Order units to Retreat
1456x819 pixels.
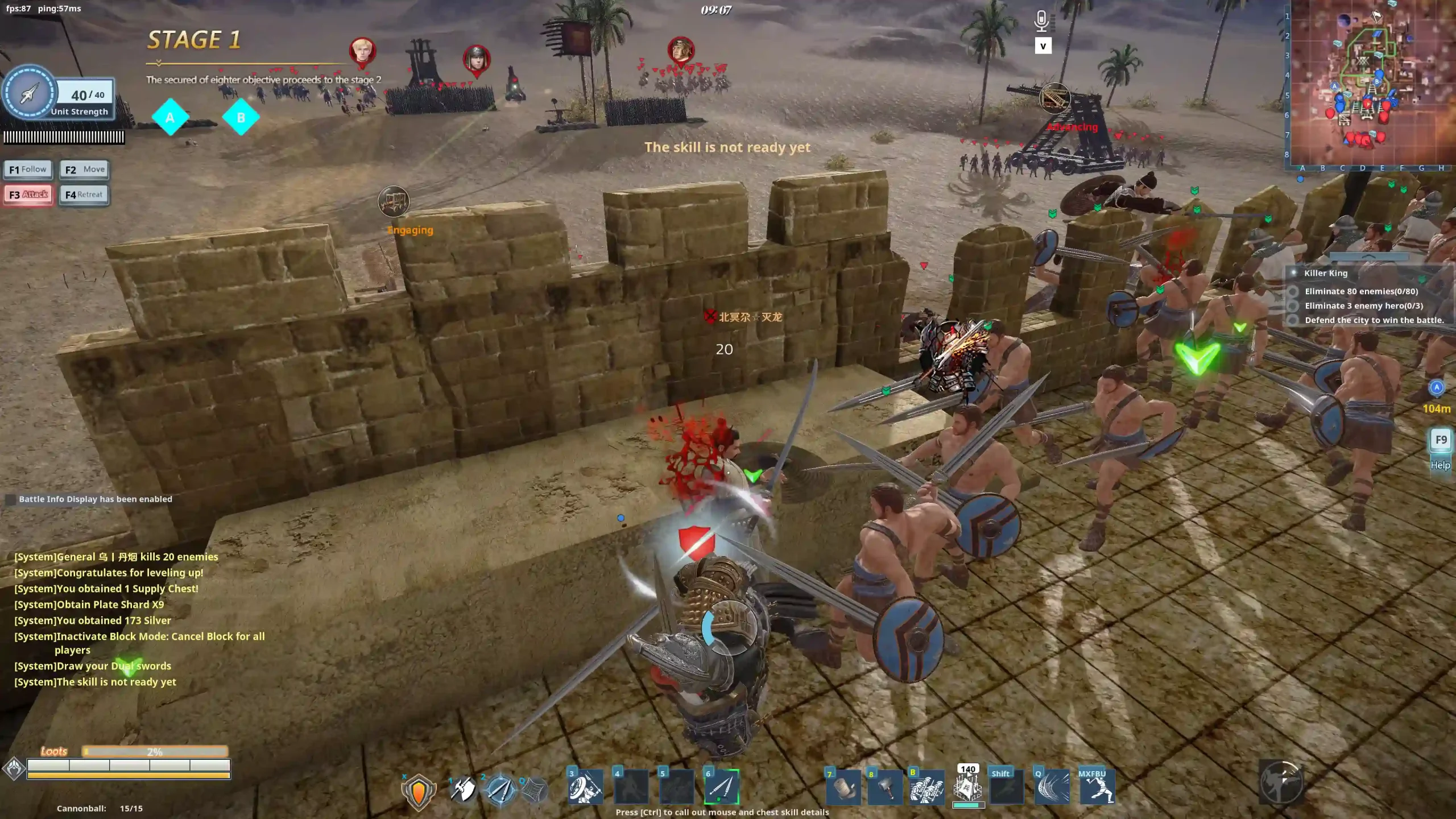click(84, 195)
